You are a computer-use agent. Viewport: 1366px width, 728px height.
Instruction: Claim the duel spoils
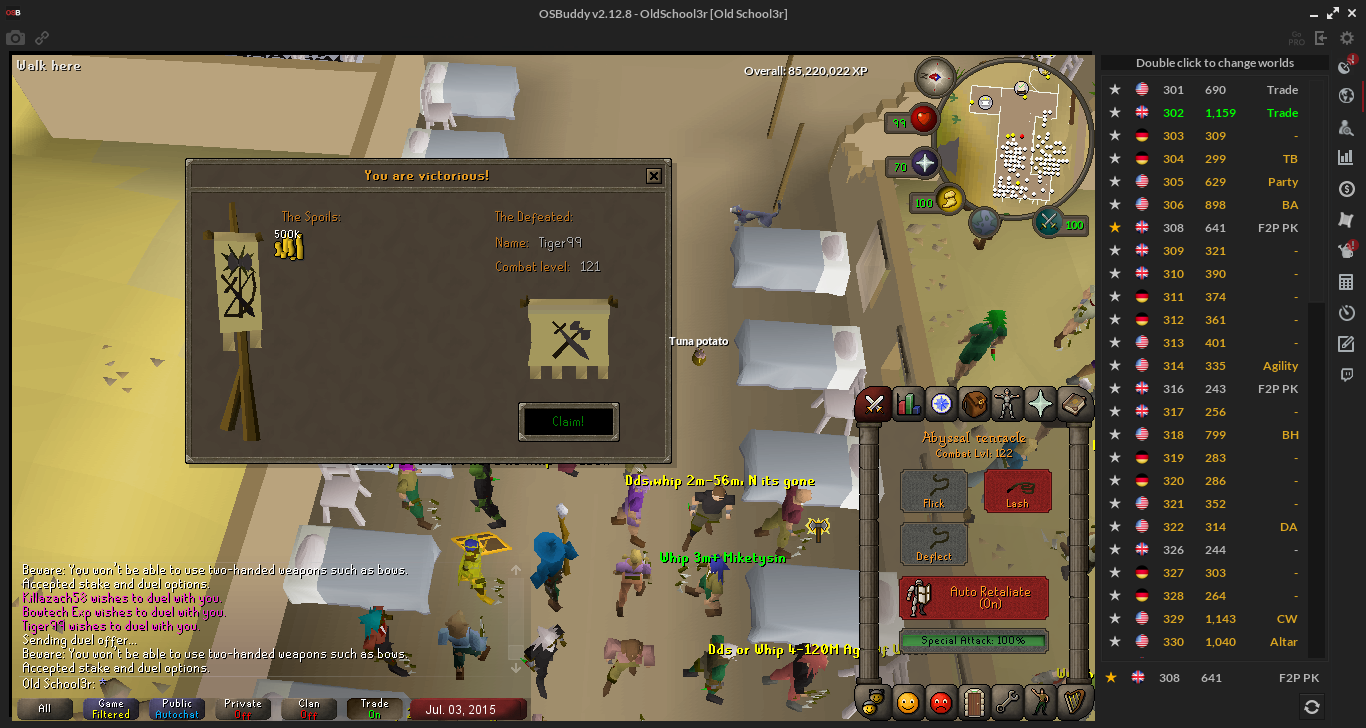(x=568, y=422)
